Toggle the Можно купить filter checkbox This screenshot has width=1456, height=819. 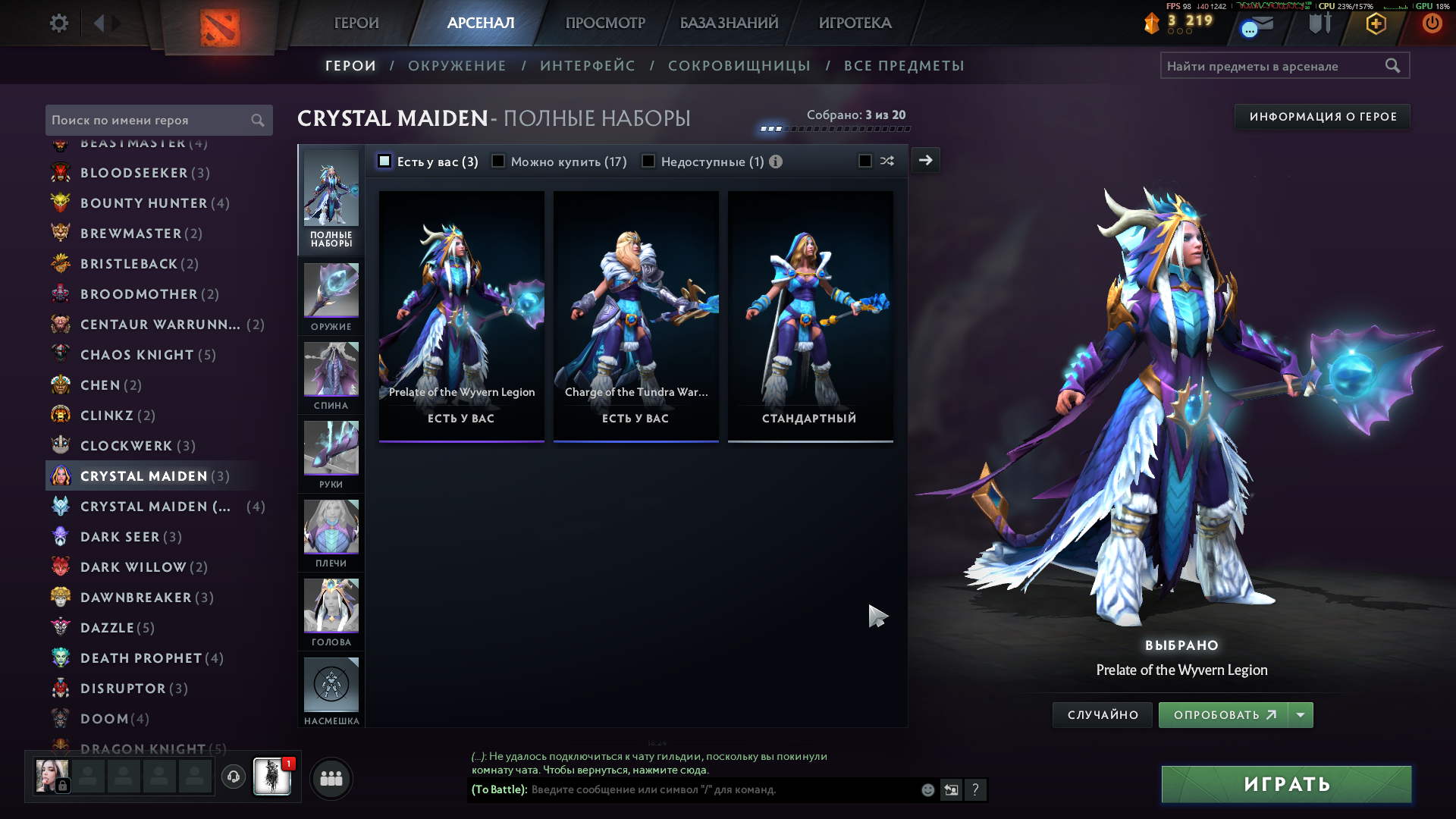[498, 162]
